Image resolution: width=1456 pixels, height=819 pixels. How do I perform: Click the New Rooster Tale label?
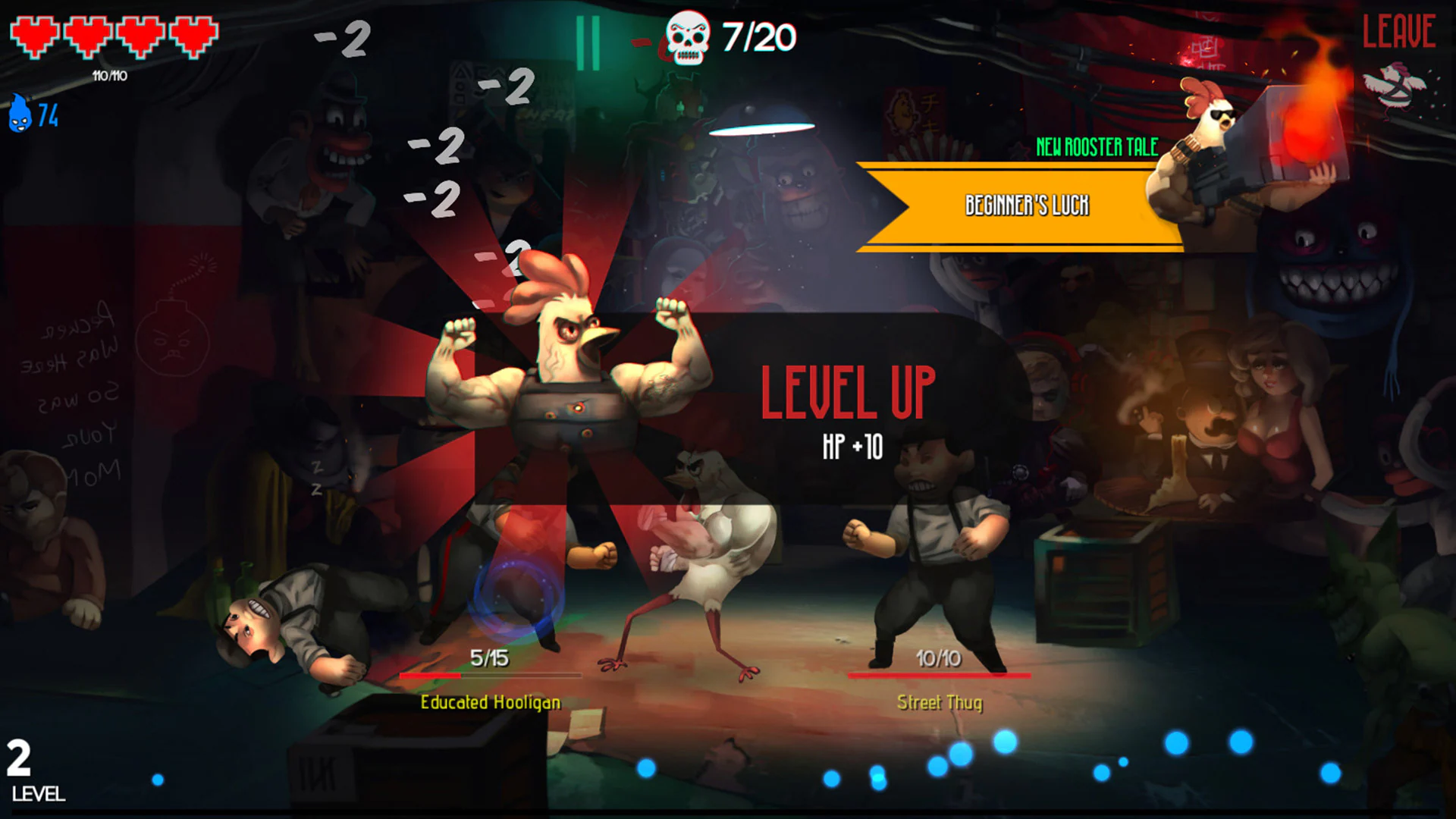tap(1097, 148)
